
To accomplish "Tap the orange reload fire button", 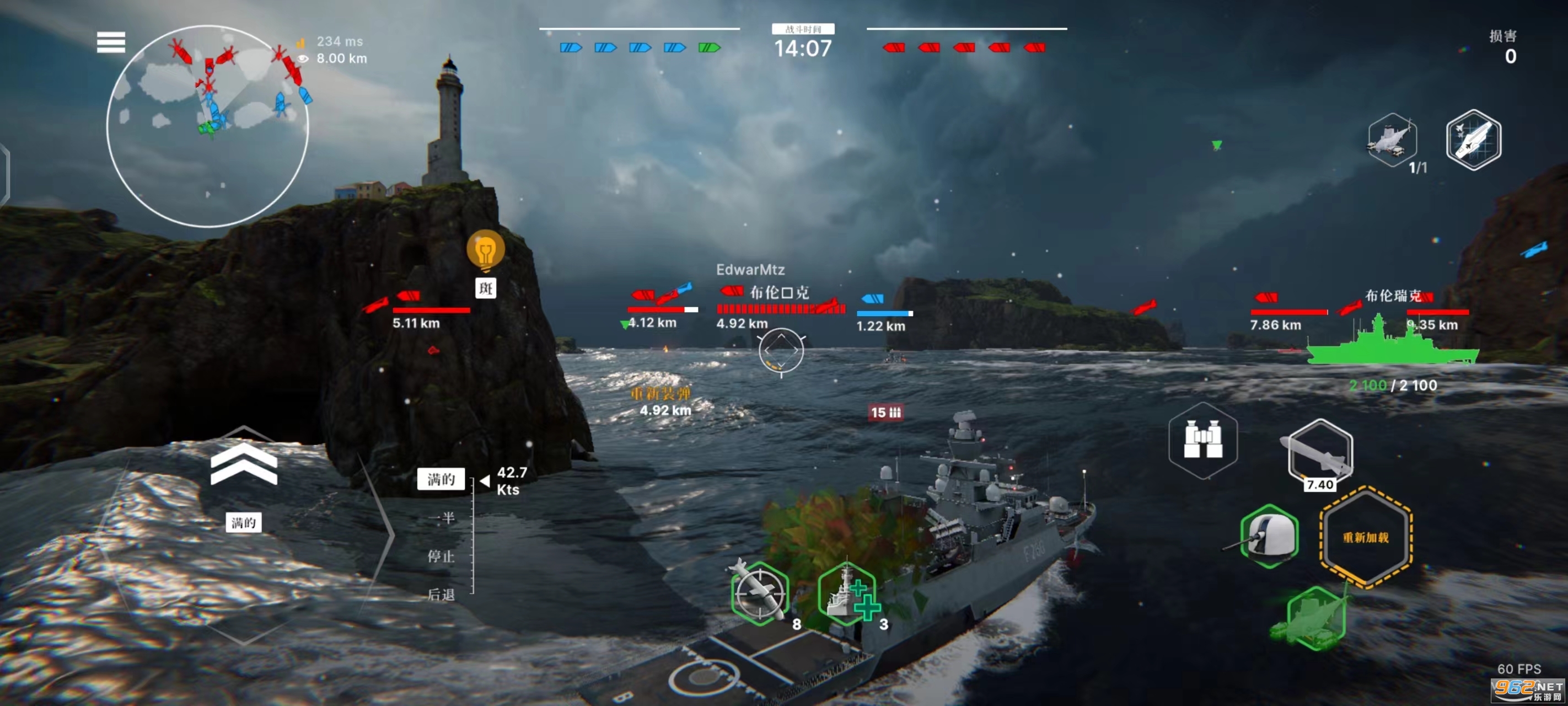I will point(1365,537).
